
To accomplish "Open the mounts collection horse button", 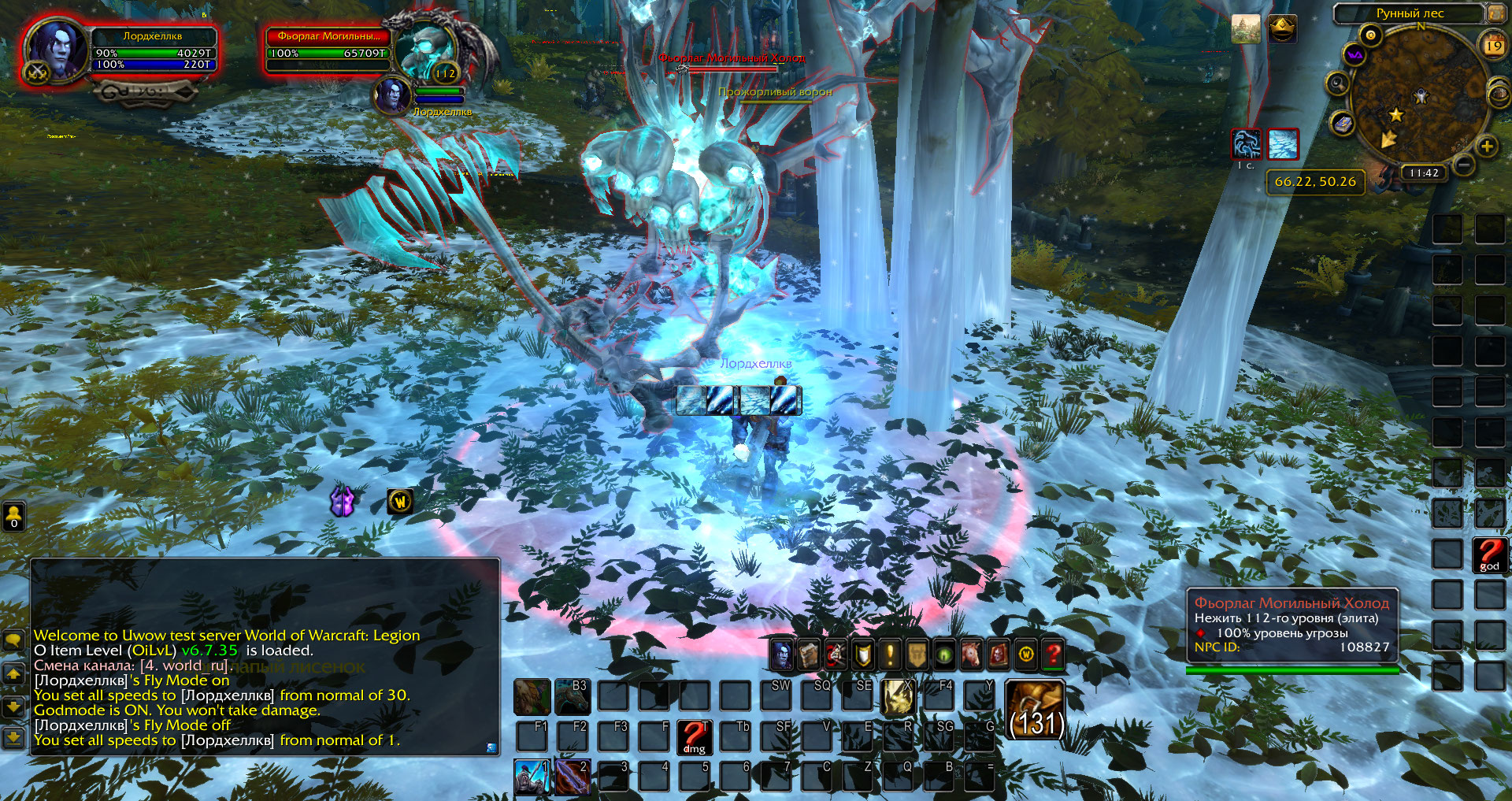I will click(971, 654).
